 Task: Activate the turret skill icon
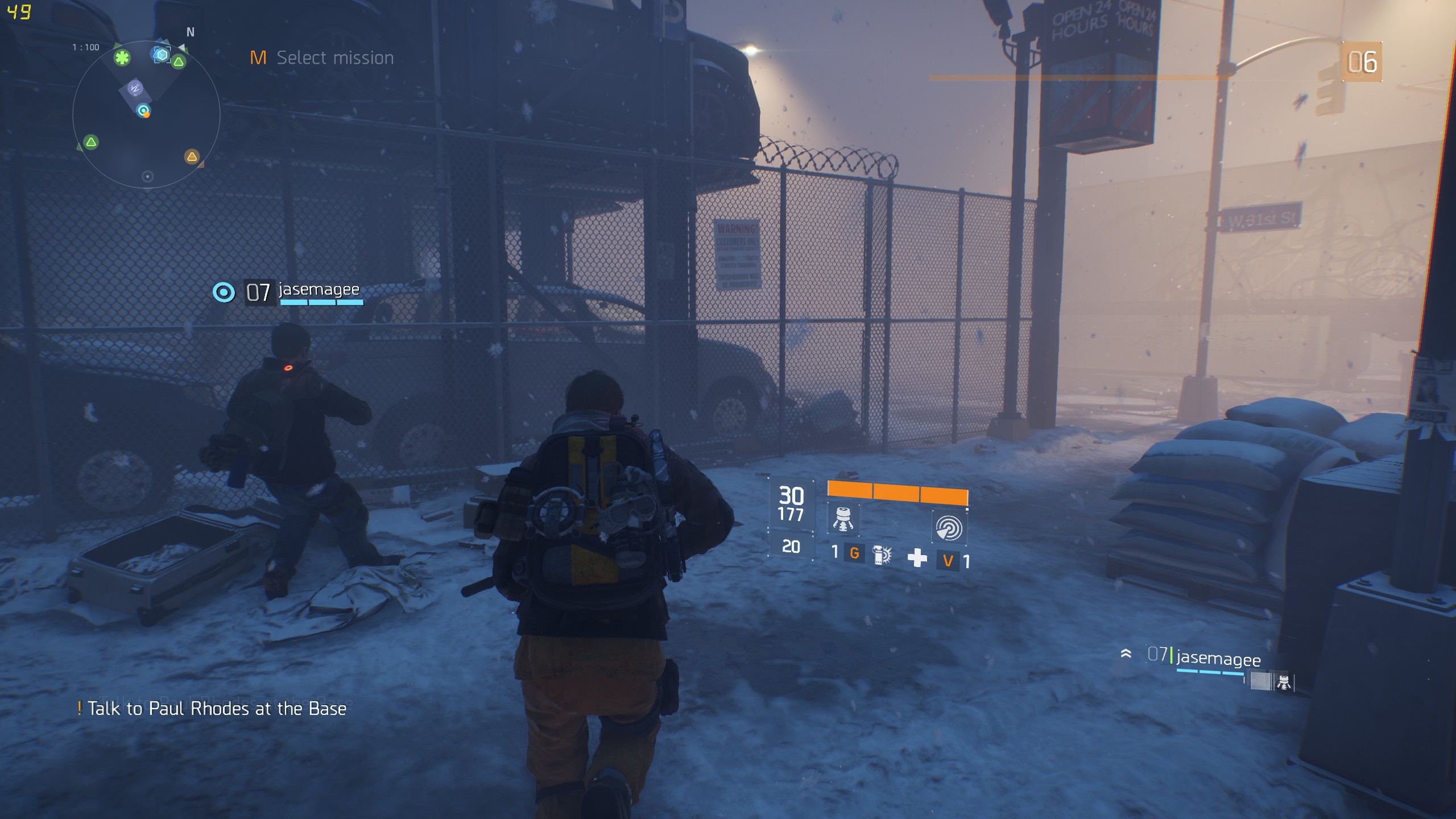[x=843, y=519]
